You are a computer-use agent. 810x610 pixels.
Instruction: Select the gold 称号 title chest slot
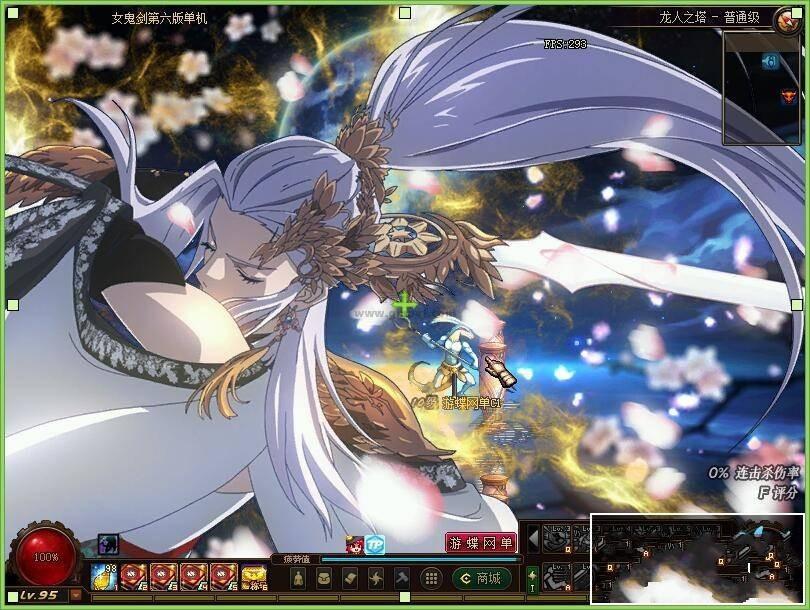[254, 577]
